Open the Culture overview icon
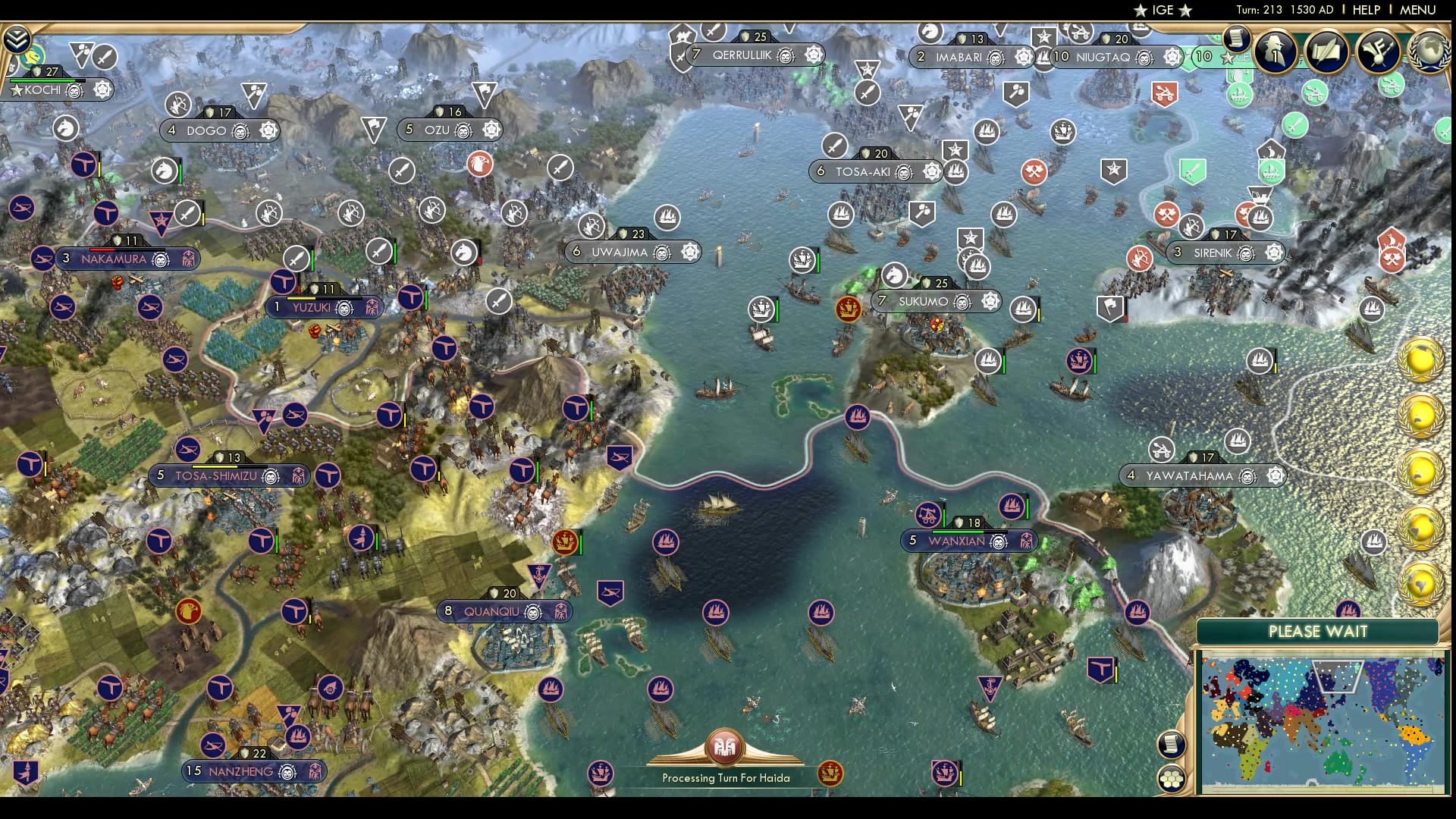Viewport: 1456px width, 819px height. [x=1376, y=53]
